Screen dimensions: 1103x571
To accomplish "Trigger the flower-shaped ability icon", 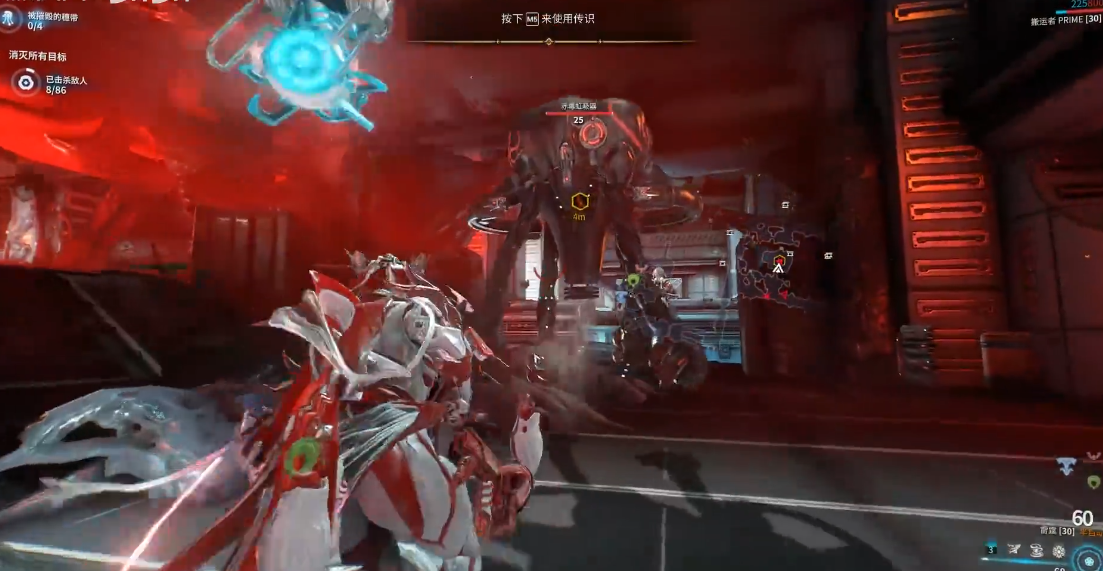I will 1058,550.
